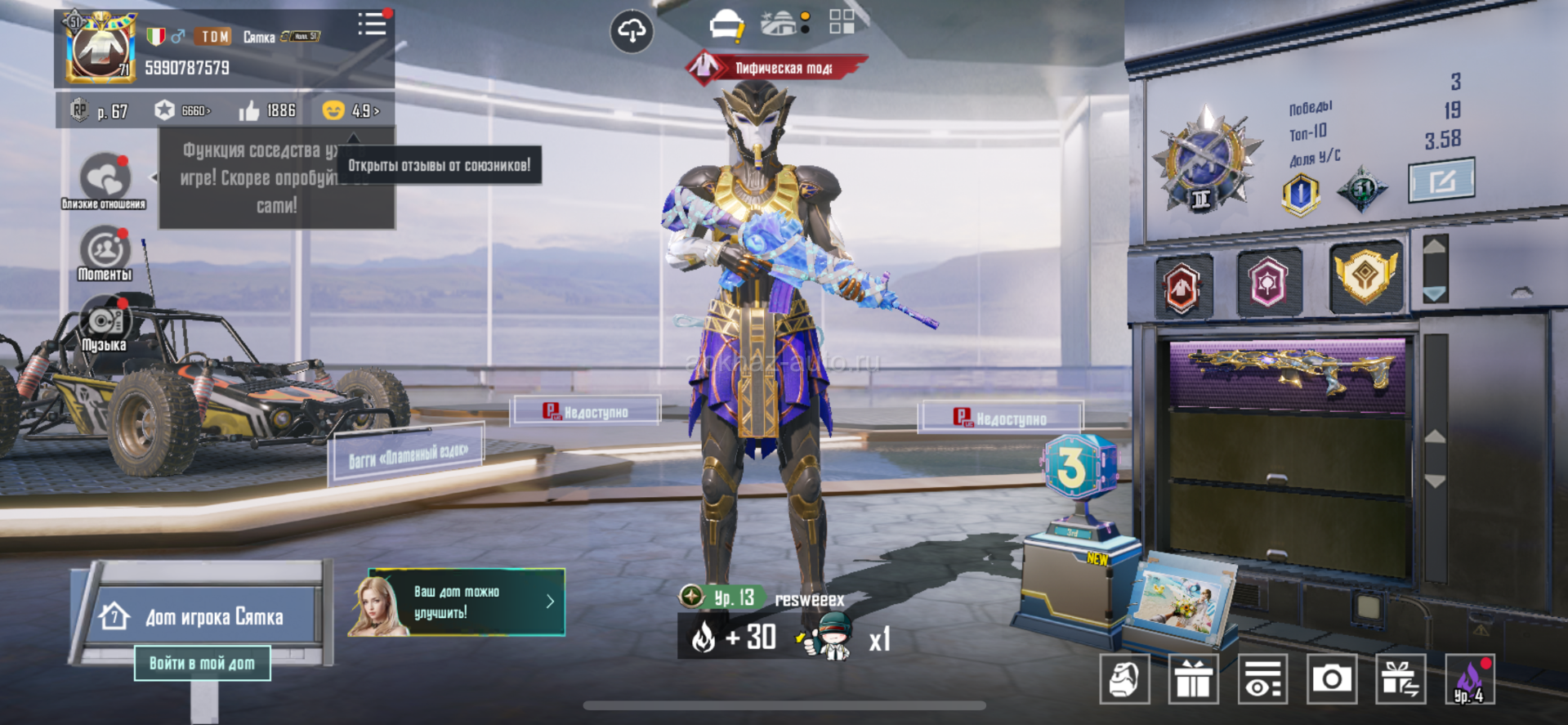The width and height of the screenshot is (1568, 725).
Task: Open the four-squares grid icon
Action: (842, 22)
